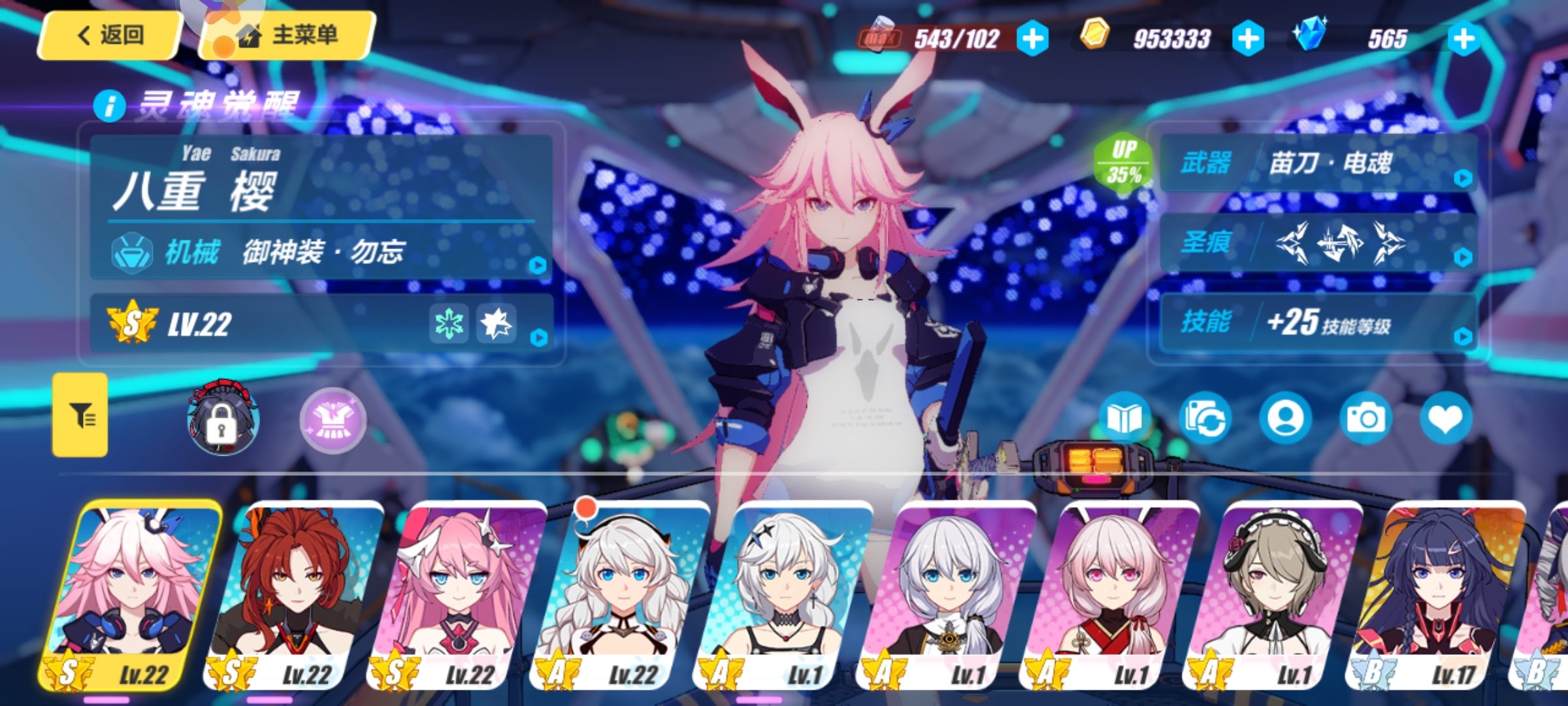This screenshot has width=1568, height=706.
Task: Open the 技能 skills panel
Action: 1318,323
